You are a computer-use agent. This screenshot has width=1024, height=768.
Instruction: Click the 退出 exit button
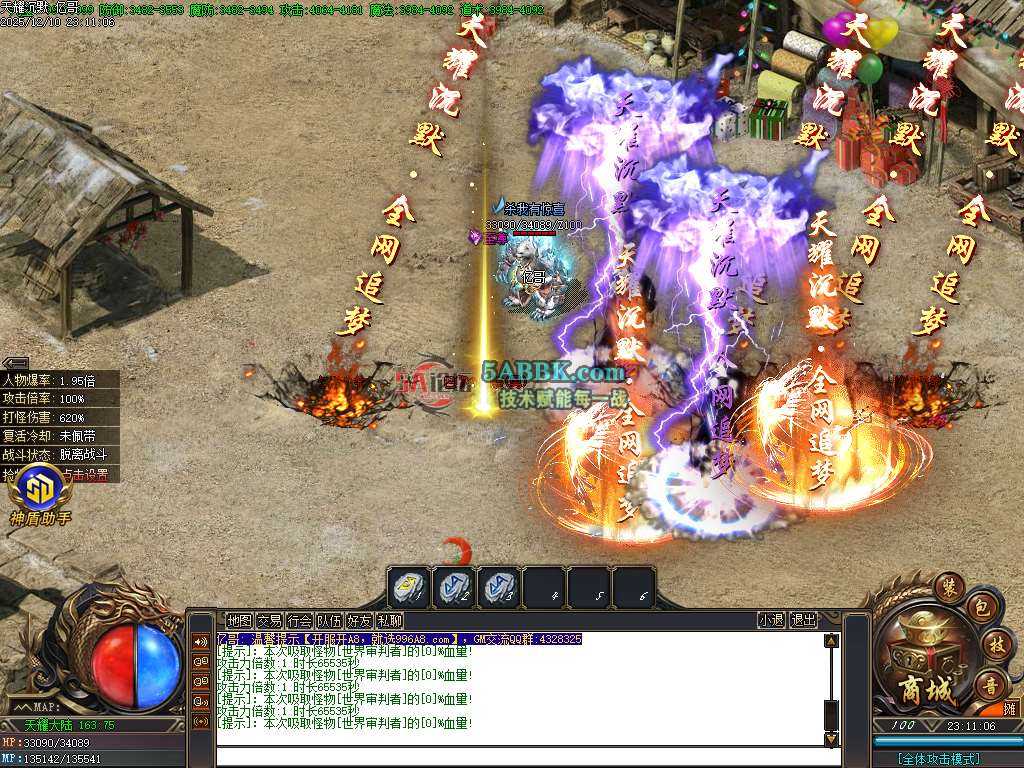pyautogui.click(x=803, y=620)
